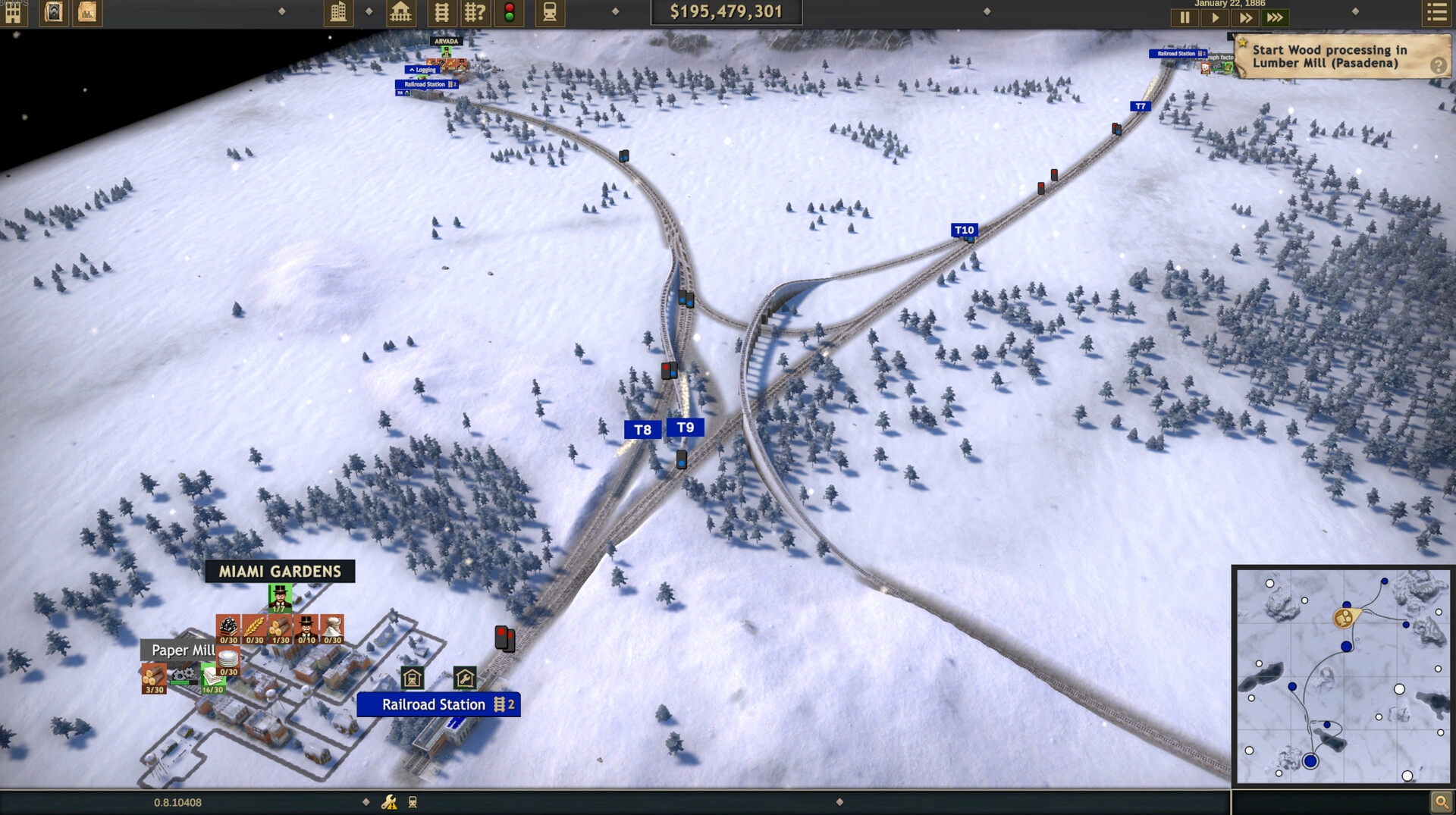Open the train purchase icon in top bar
This screenshot has height=815, width=1456.
pos(550,12)
